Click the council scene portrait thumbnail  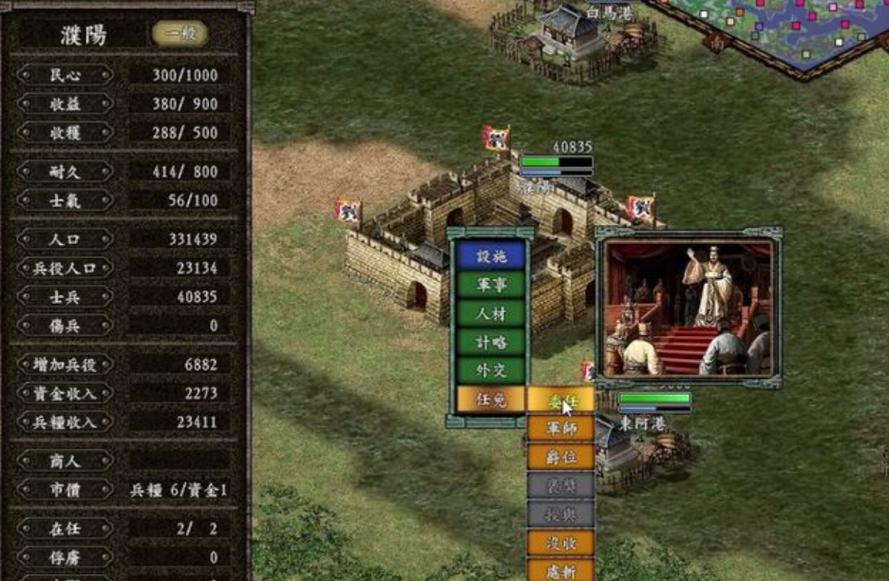point(688,307)
